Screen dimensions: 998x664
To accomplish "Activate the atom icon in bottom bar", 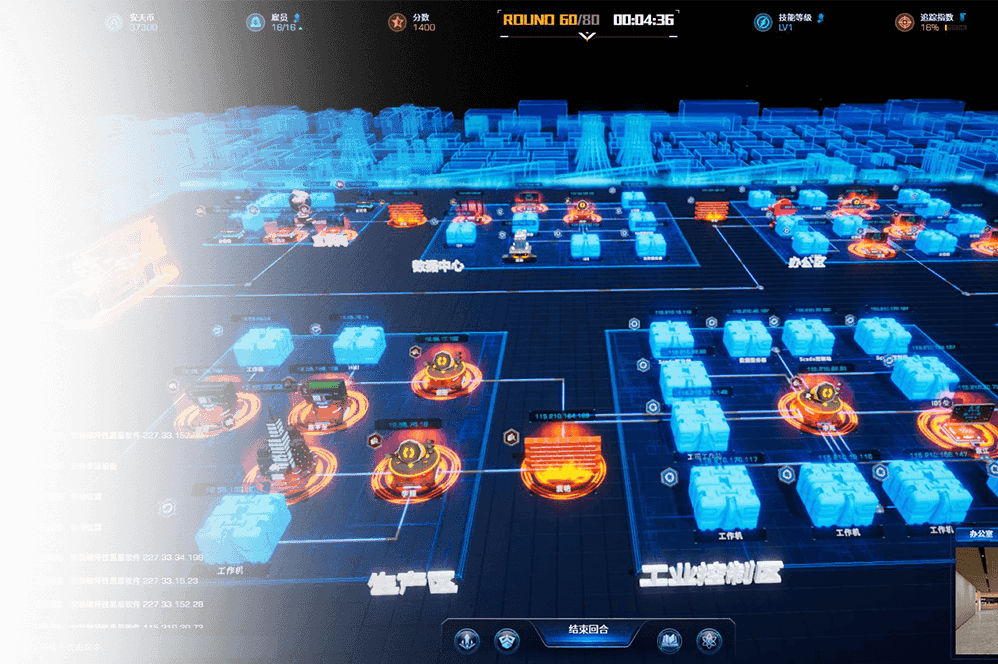I will pyautogui.click(x=709, y=639).
